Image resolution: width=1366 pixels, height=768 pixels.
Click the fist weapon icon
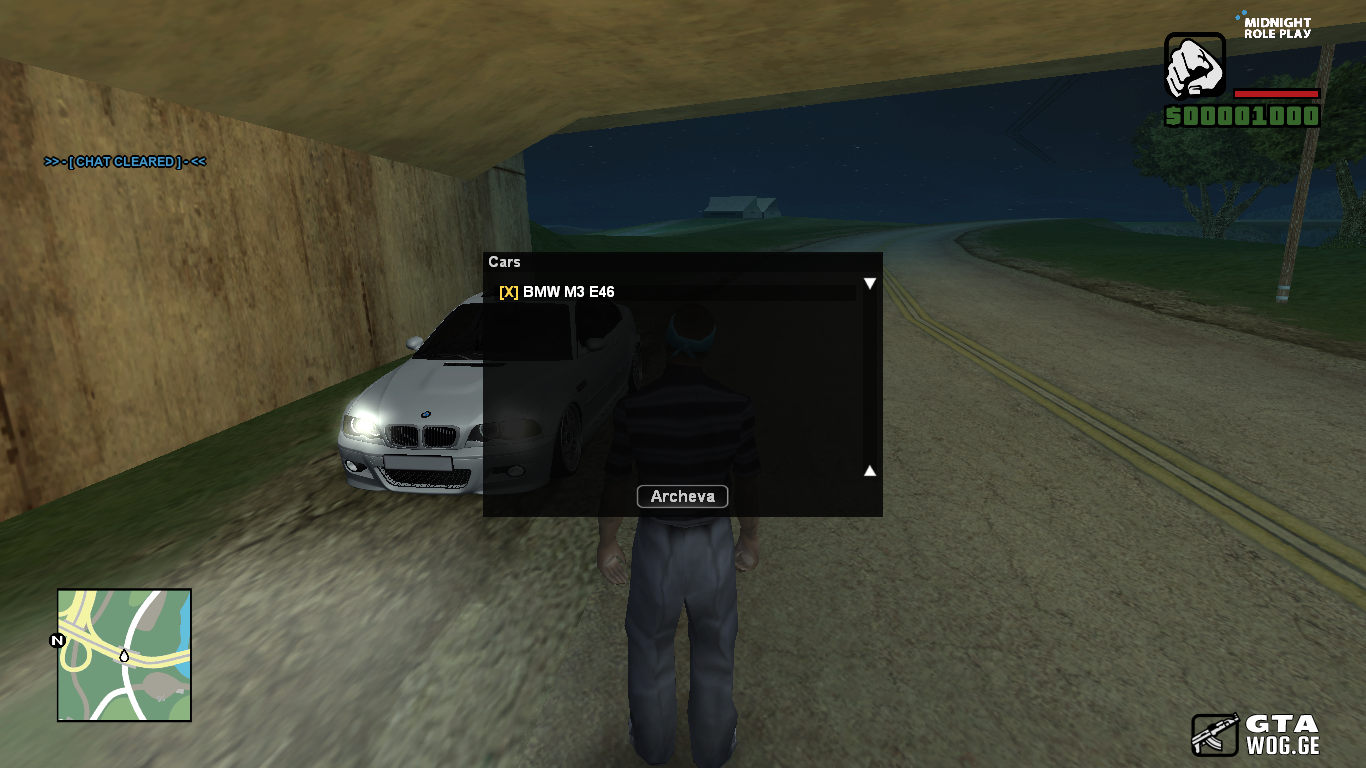[x=1195, y=66]
